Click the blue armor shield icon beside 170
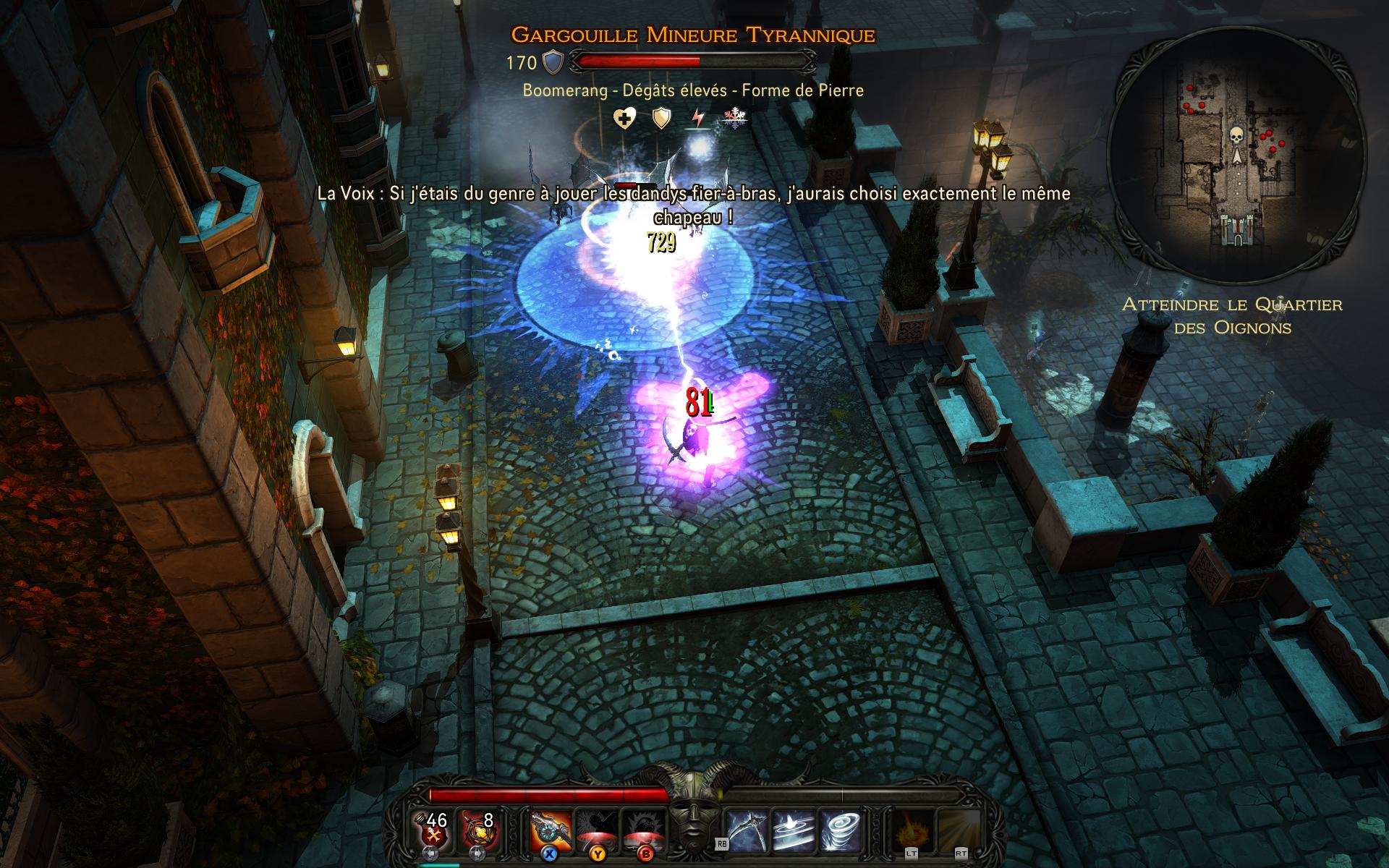Image resolution: width=1389 pixels, height=868 pixels. pos(553,63)
